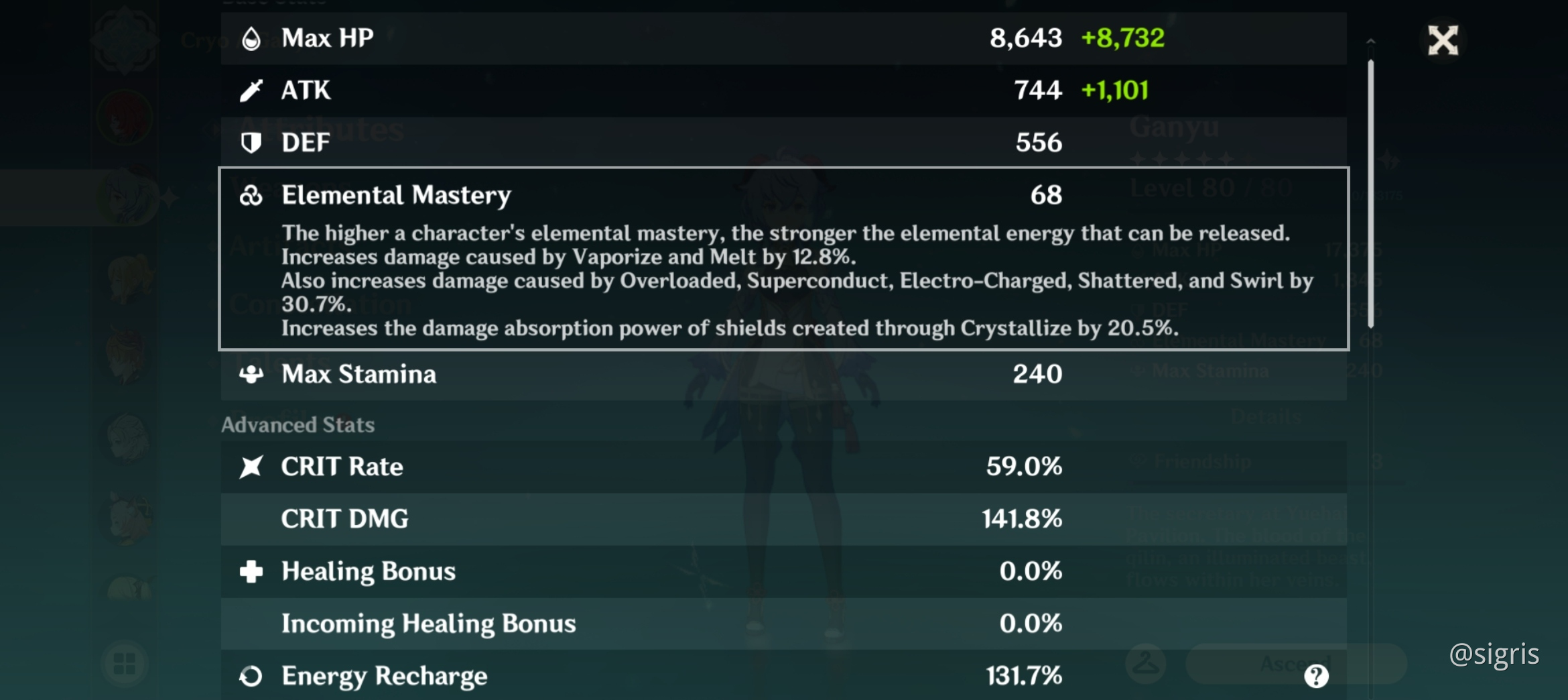Select the highlighted Elemental Mastery stat row
The height and width of the screenshot is (700, 1568).
point(784,258)
